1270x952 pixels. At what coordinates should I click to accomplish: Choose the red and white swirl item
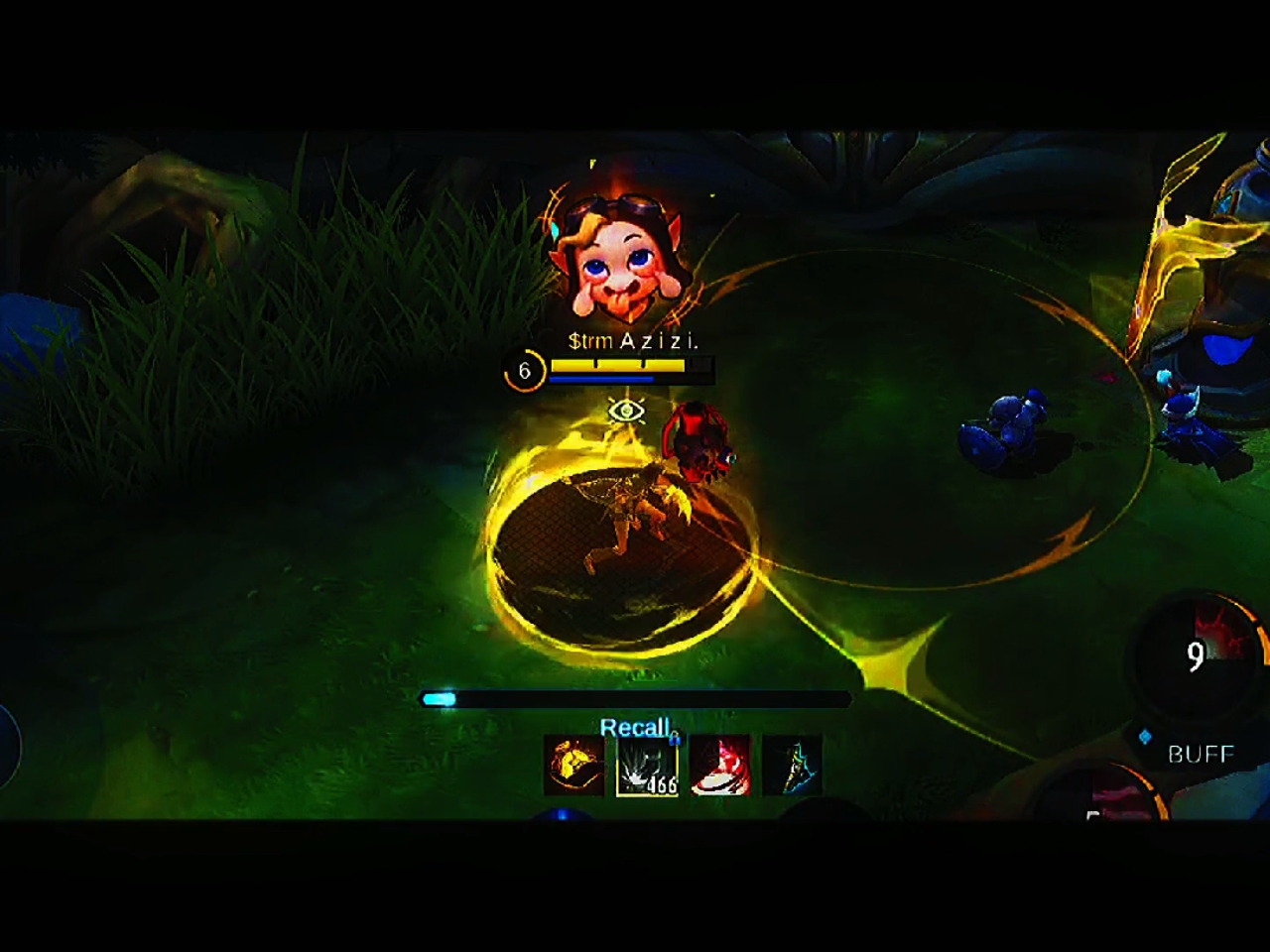(x=719, y=766)
